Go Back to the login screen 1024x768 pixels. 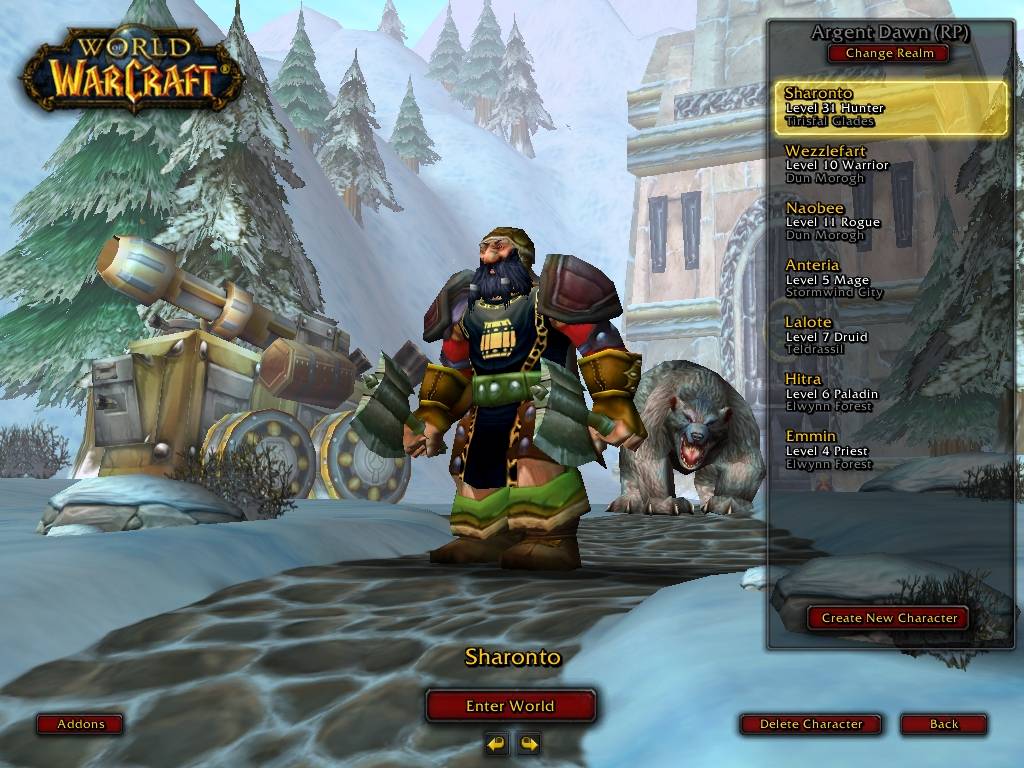[x=943, y=724]
